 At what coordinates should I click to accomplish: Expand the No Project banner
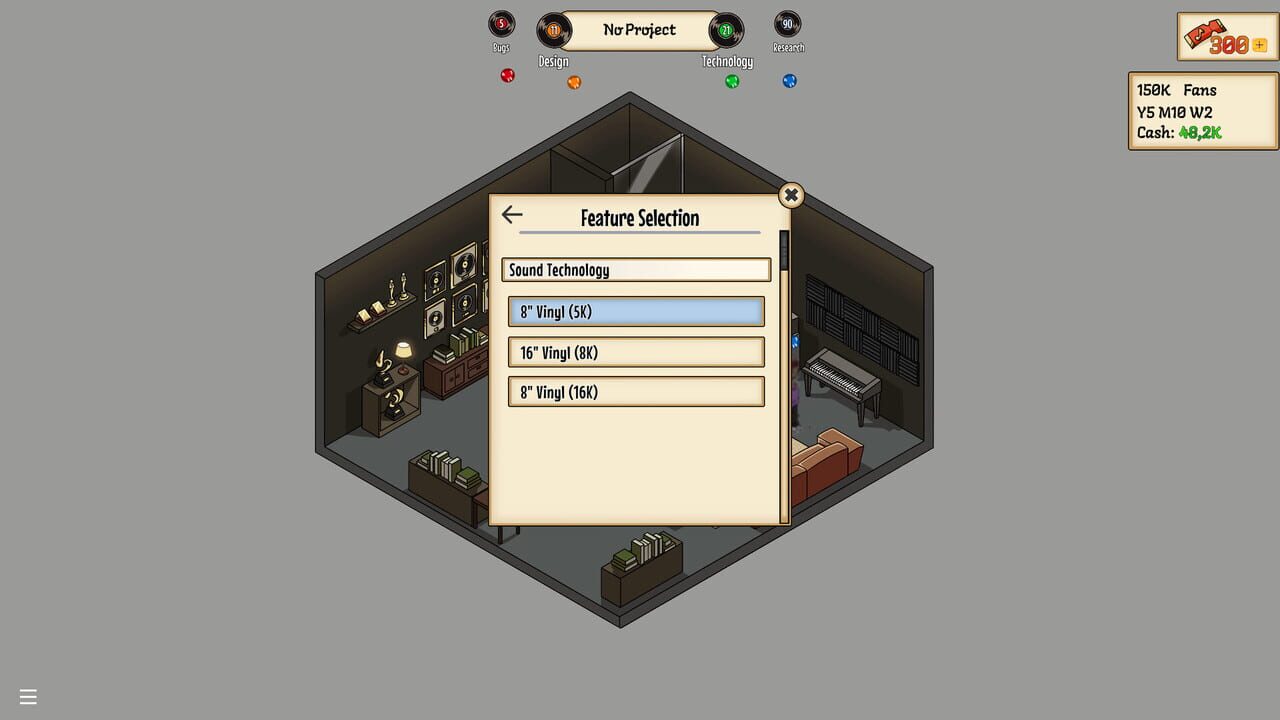pyautogui.click(x=638, y=30)
